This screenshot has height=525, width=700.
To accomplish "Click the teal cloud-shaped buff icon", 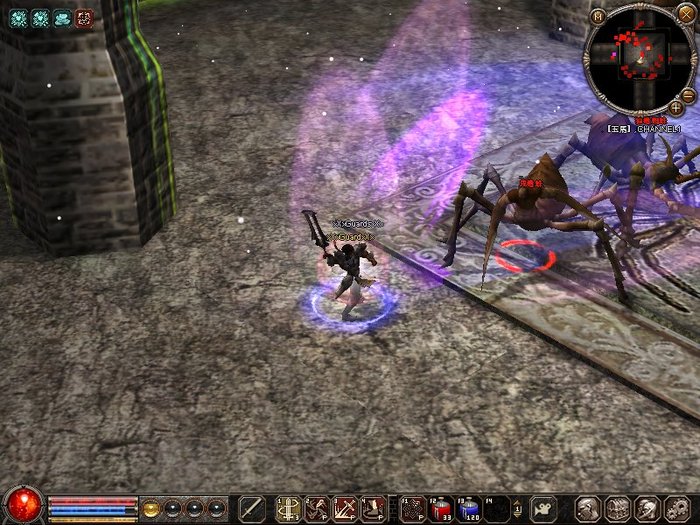I will (62, 17).
